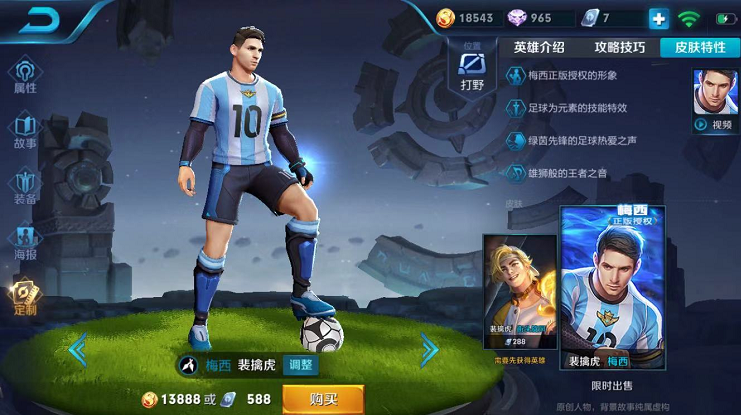This screenshot has height=415, width=741.
Task: Open the 故事 story section
Action: coord(25,131)
